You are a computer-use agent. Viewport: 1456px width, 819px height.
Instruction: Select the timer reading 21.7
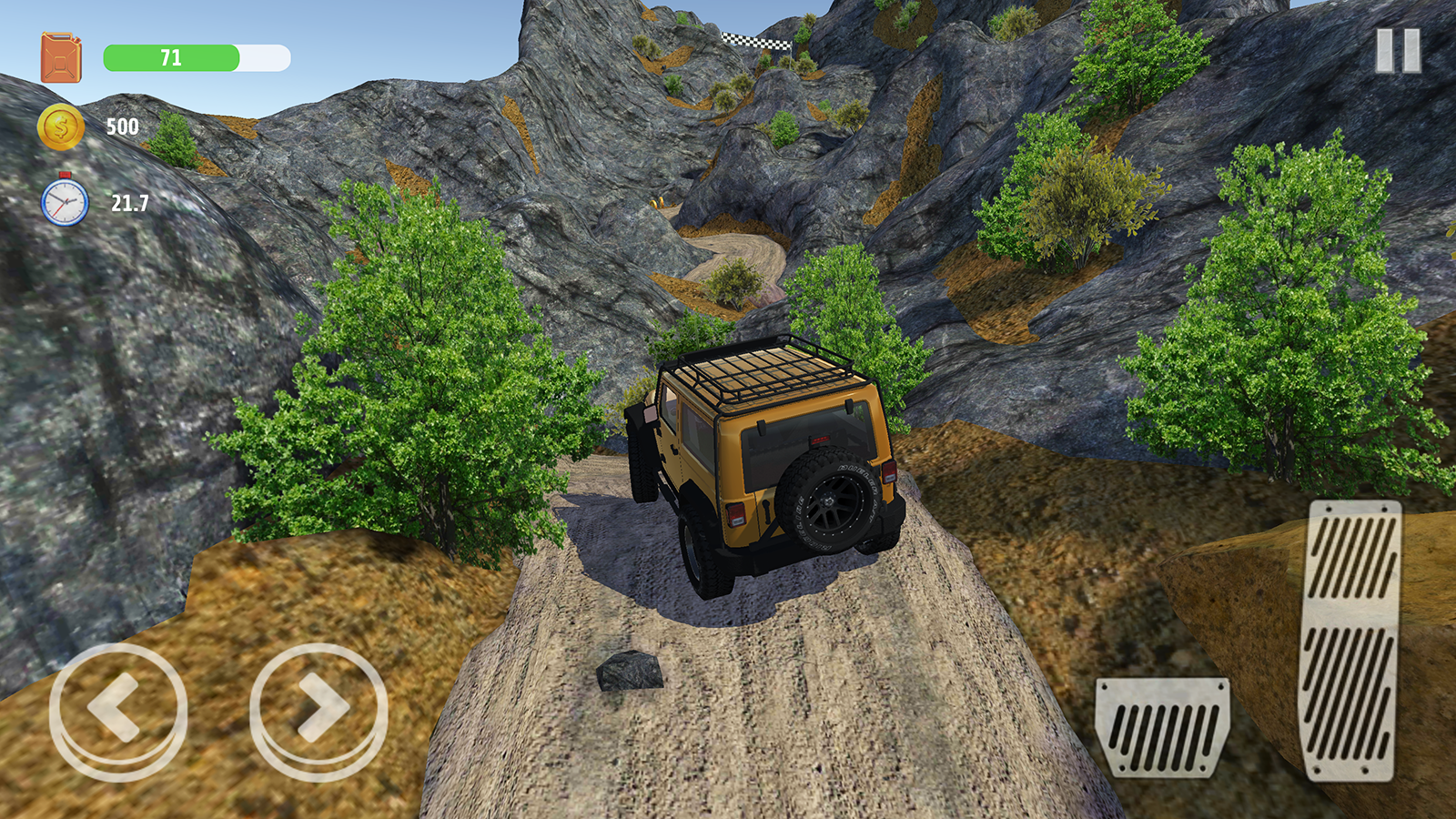coord(128,201)
